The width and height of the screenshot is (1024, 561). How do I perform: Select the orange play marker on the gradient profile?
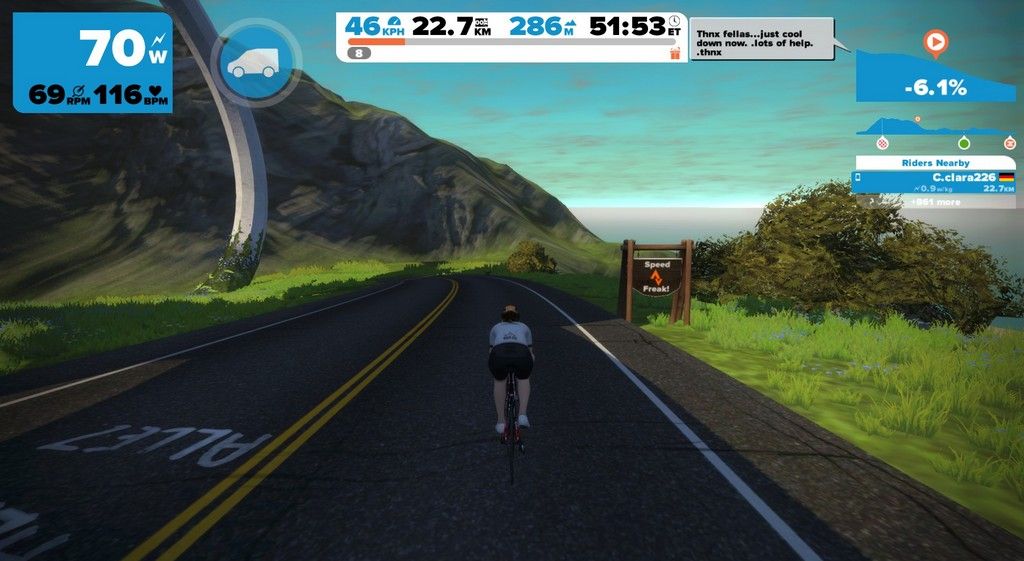[936, 42]
